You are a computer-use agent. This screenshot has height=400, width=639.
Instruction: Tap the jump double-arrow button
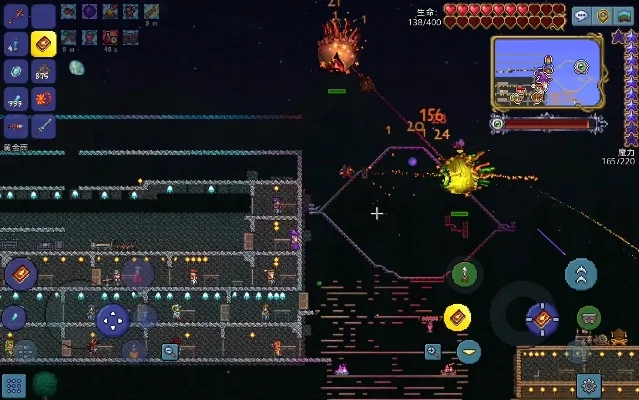pyautogui.click(x=581, y=273)
